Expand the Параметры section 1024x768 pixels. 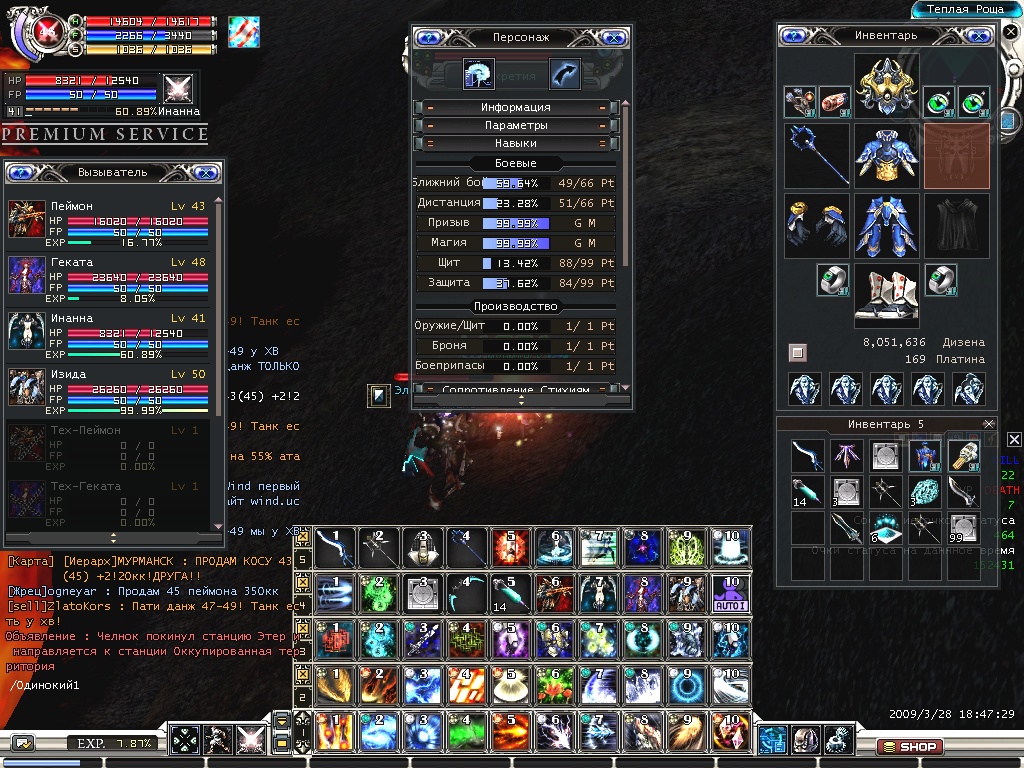[516, 126]
